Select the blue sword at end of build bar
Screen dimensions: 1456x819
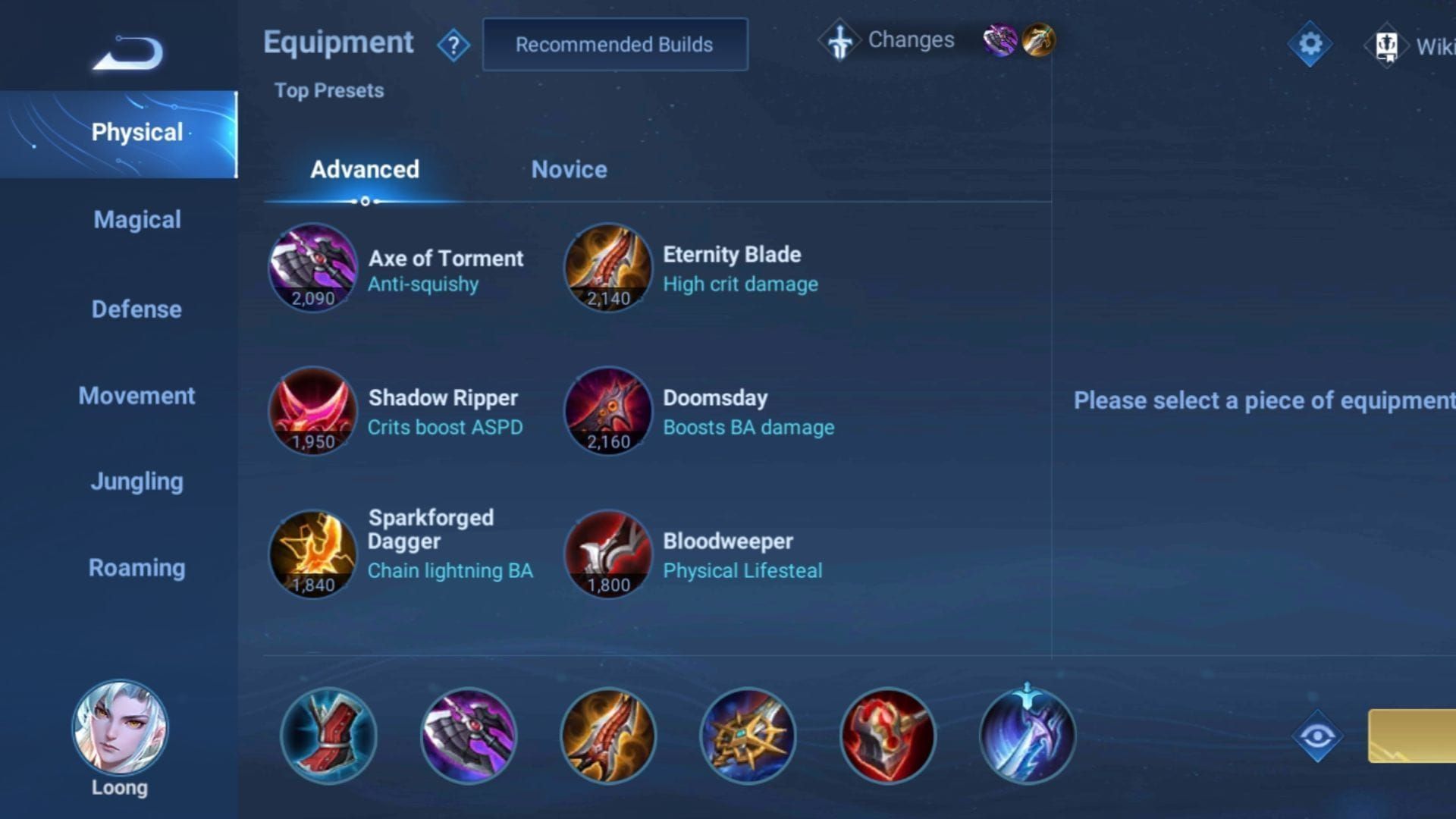(x=1026, y=736)
